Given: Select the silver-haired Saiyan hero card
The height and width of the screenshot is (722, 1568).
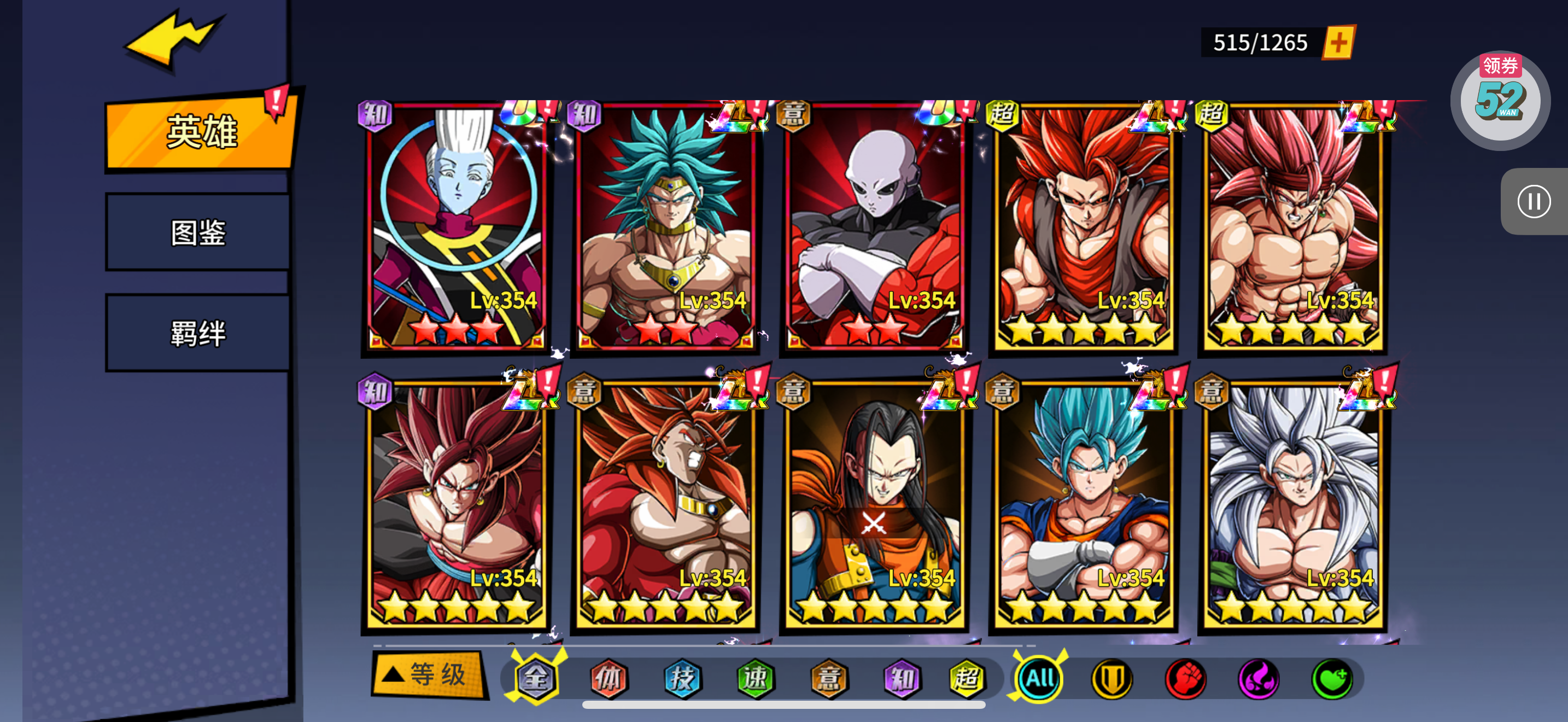Looking at the screenshot, I should pos(1293,505).
